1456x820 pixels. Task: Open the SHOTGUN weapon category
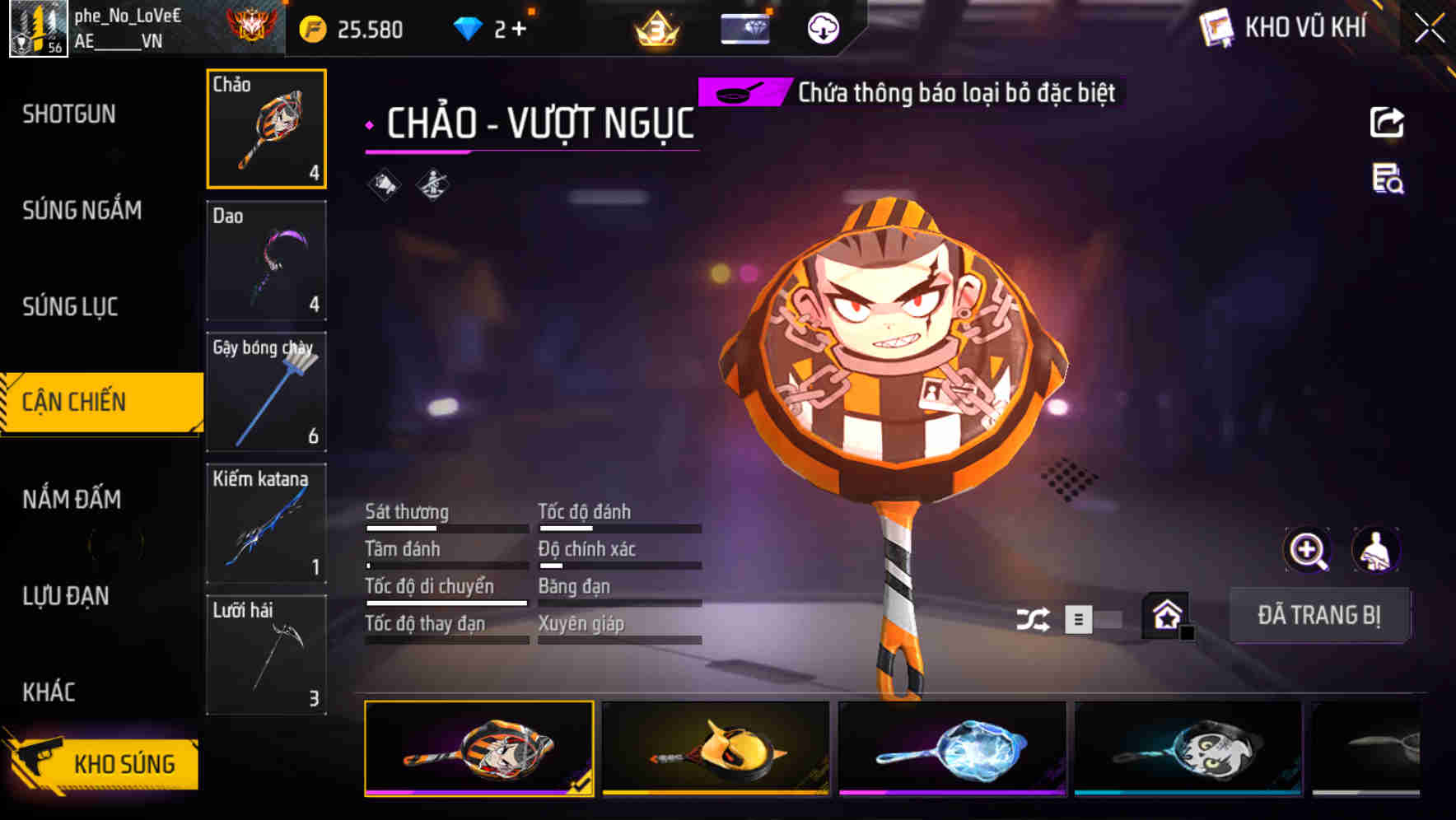[70, 114]
